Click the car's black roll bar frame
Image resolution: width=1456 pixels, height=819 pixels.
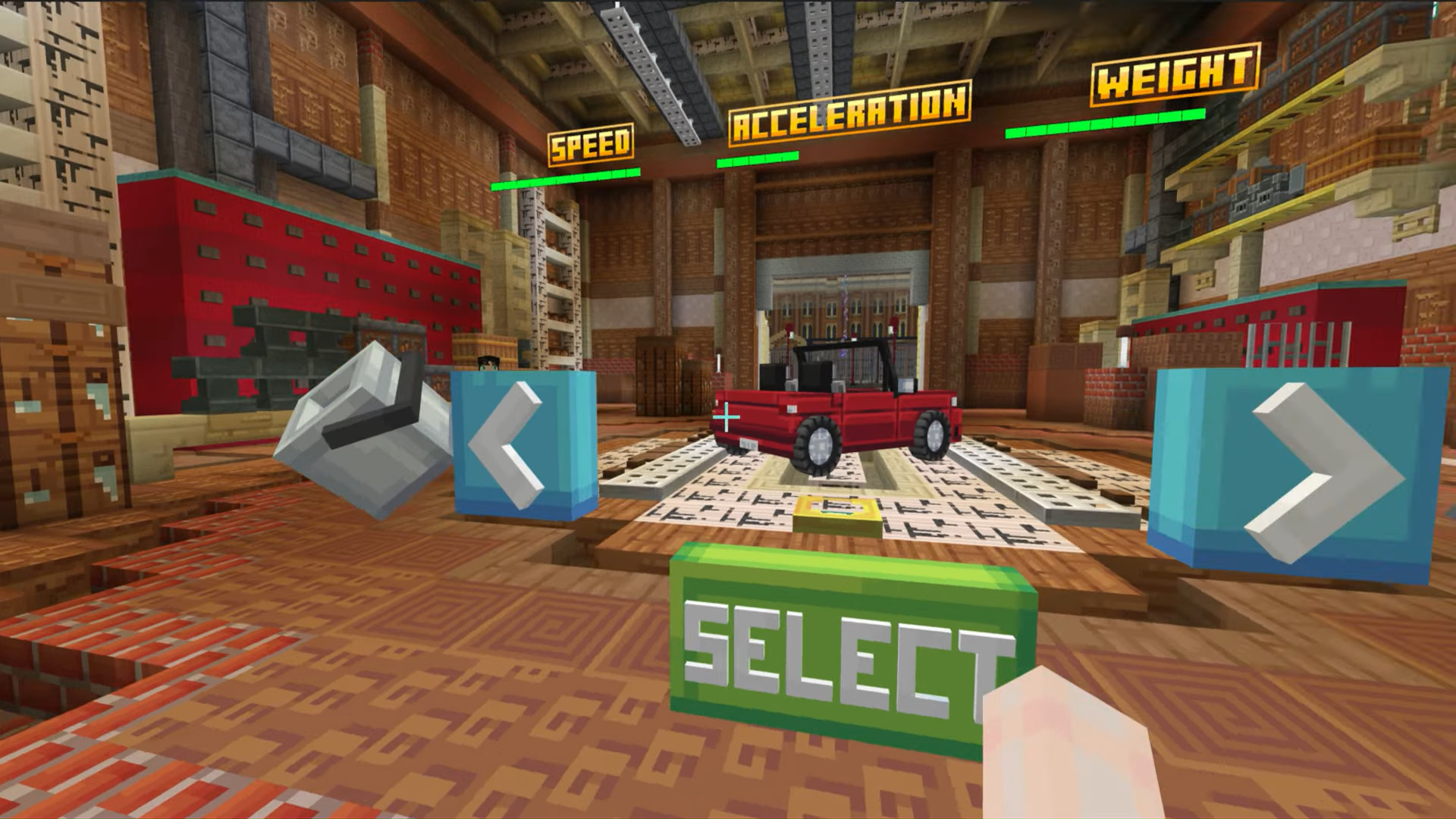(842, 349)
